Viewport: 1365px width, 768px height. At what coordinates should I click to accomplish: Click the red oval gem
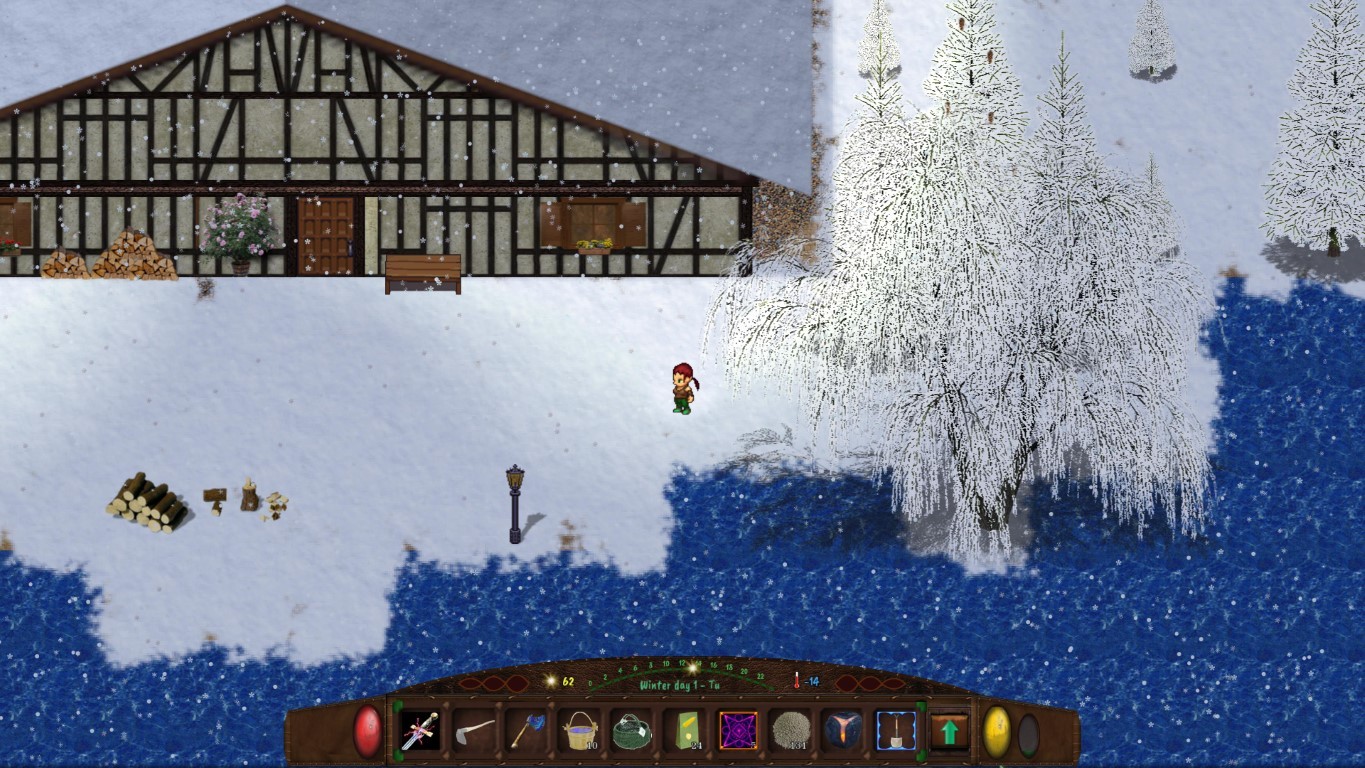click(368, 731)
